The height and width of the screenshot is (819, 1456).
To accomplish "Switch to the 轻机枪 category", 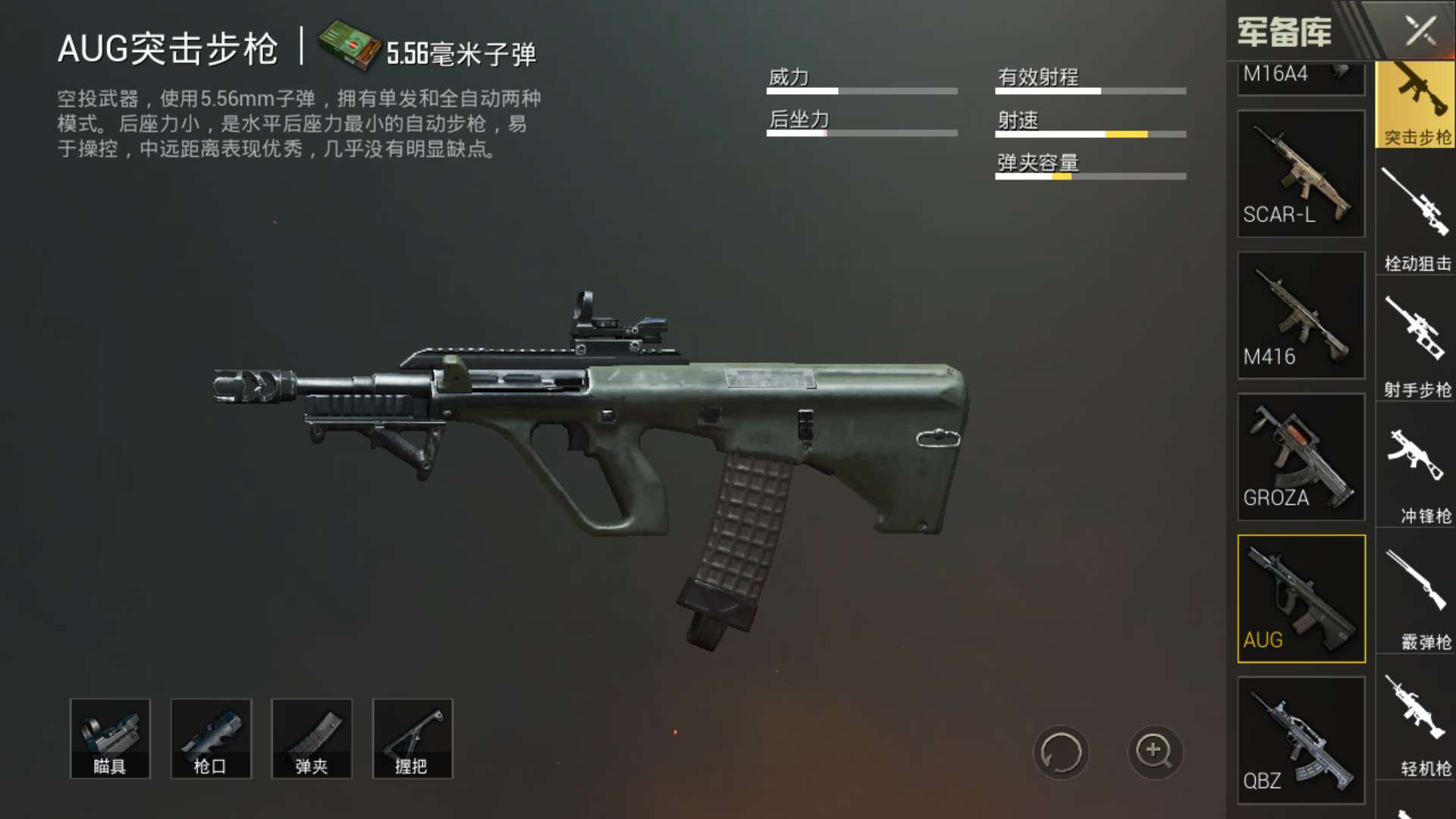I will pyautogui.click(x=1415, y=726).
